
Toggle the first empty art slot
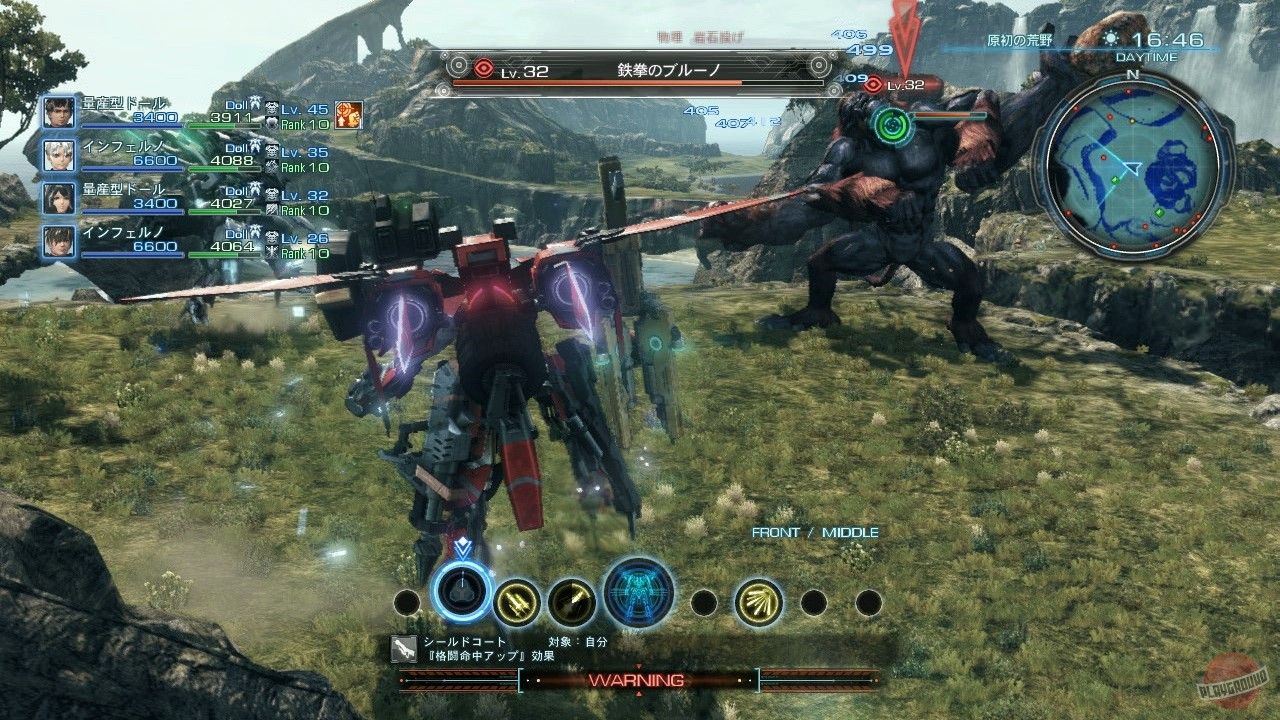point(405,600)
